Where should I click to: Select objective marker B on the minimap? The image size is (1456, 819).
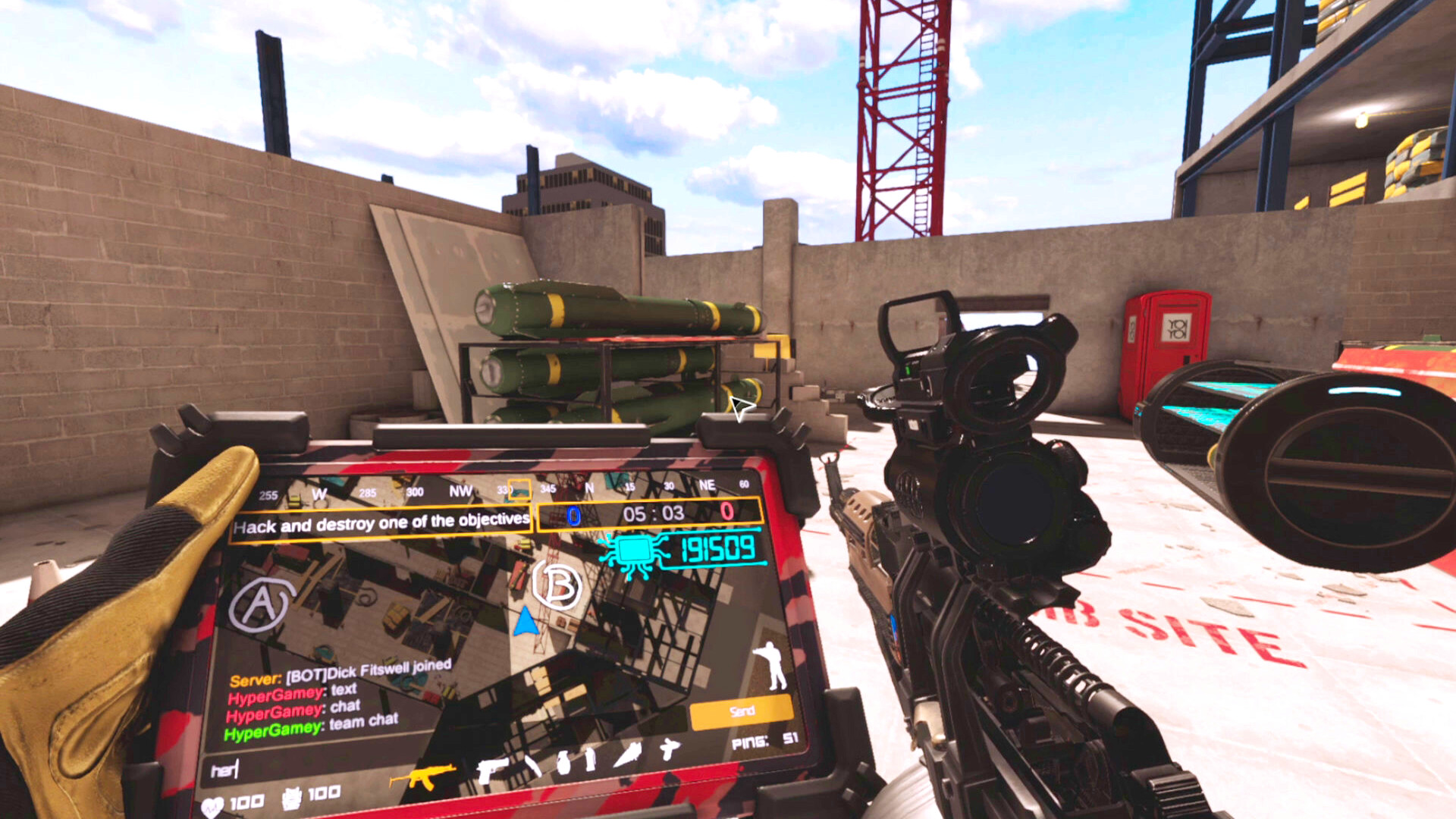click(x=559, y=585)
